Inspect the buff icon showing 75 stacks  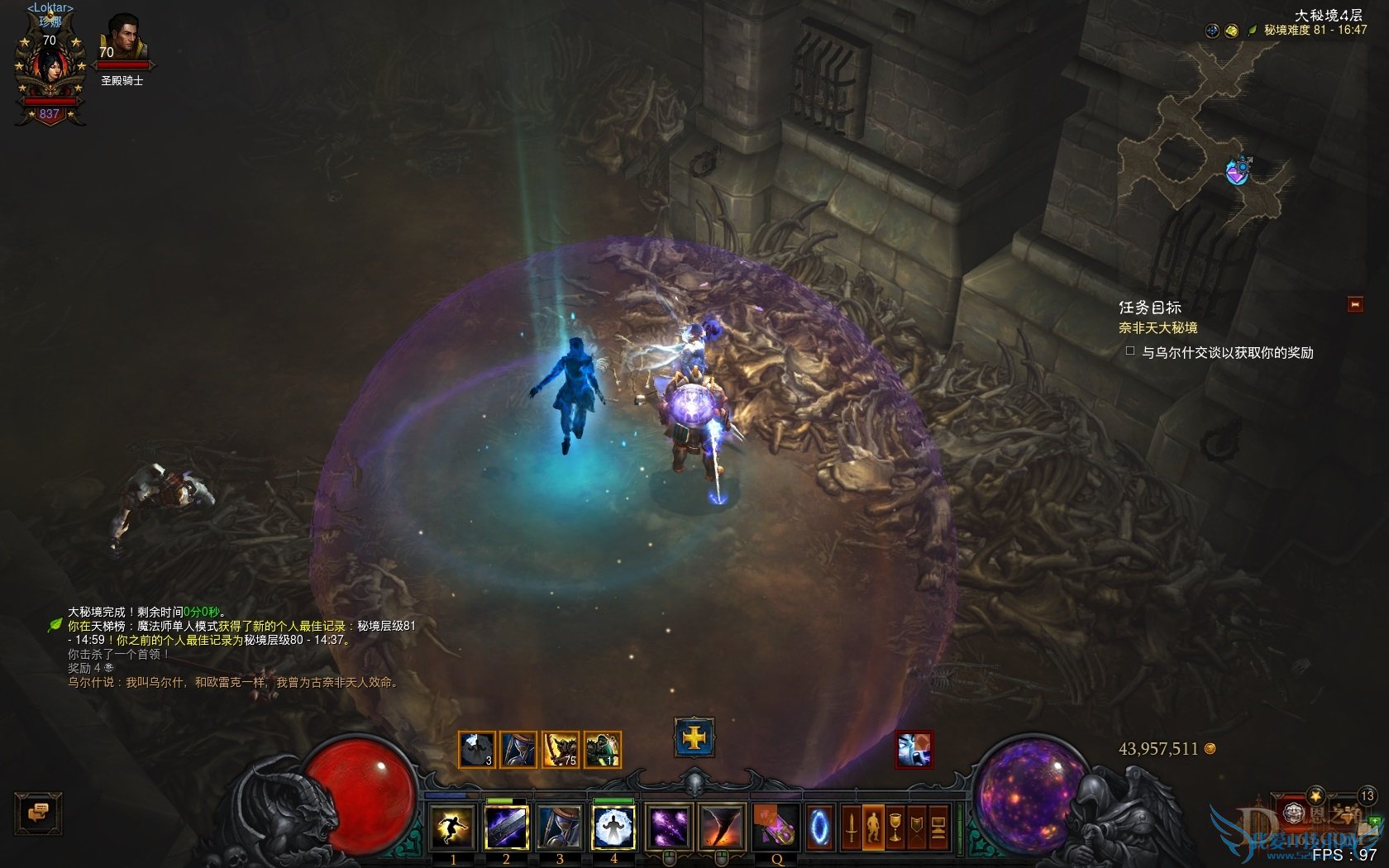560,750
